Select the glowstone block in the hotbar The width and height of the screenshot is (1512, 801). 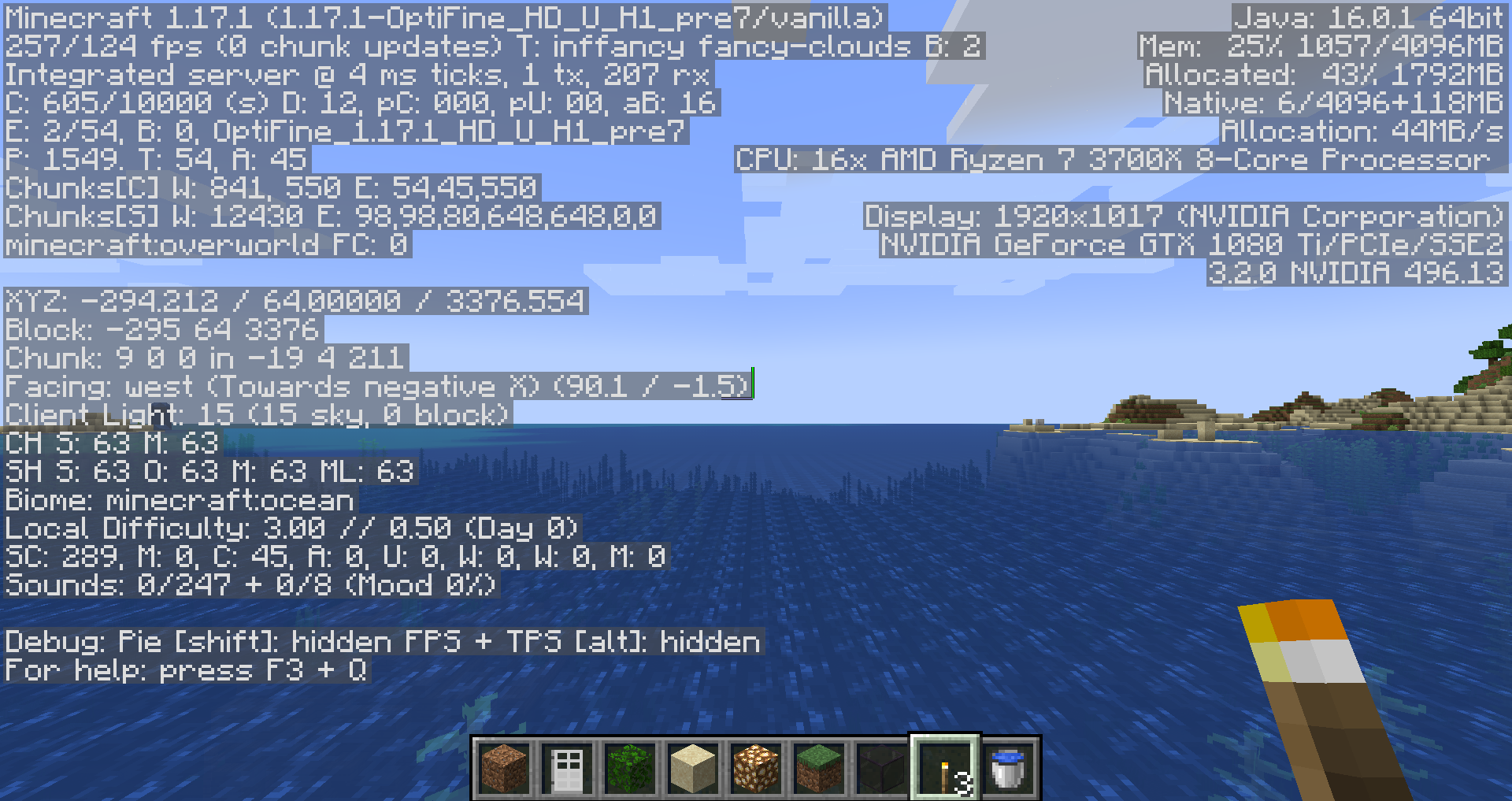point(755,769)
